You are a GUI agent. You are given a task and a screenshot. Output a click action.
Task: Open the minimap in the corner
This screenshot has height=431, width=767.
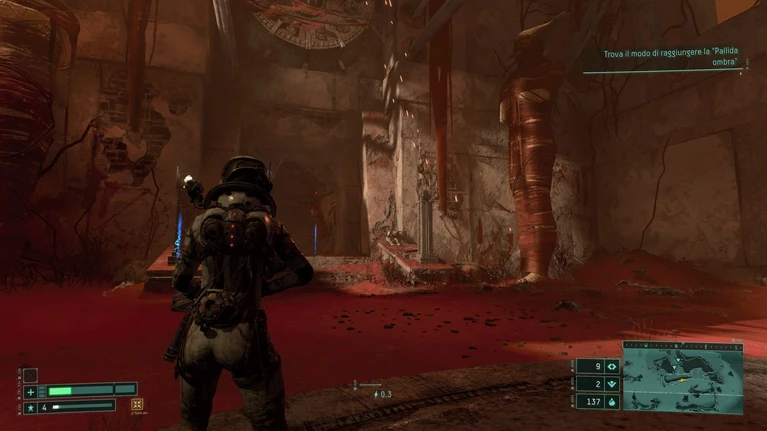(683, 379)
